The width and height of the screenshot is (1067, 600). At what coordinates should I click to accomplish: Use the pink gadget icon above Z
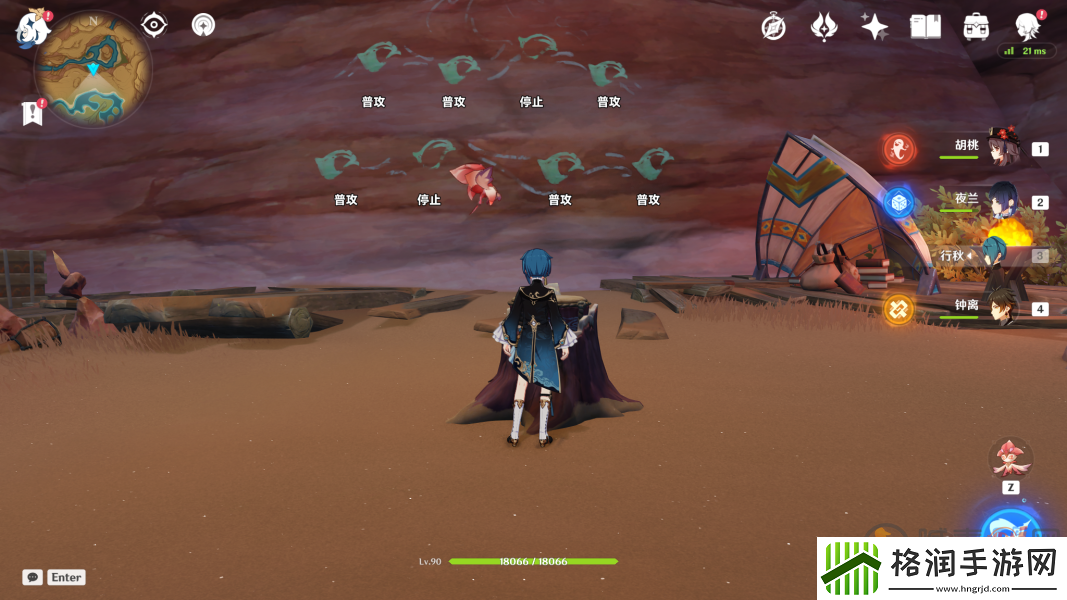click(x=1010, y=457)
